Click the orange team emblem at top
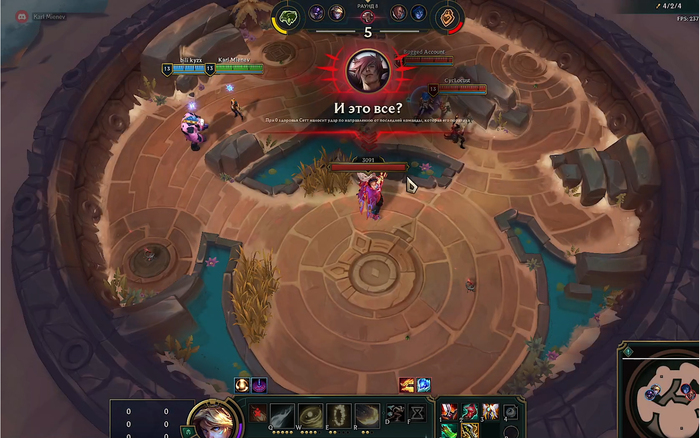 point(450,17)
